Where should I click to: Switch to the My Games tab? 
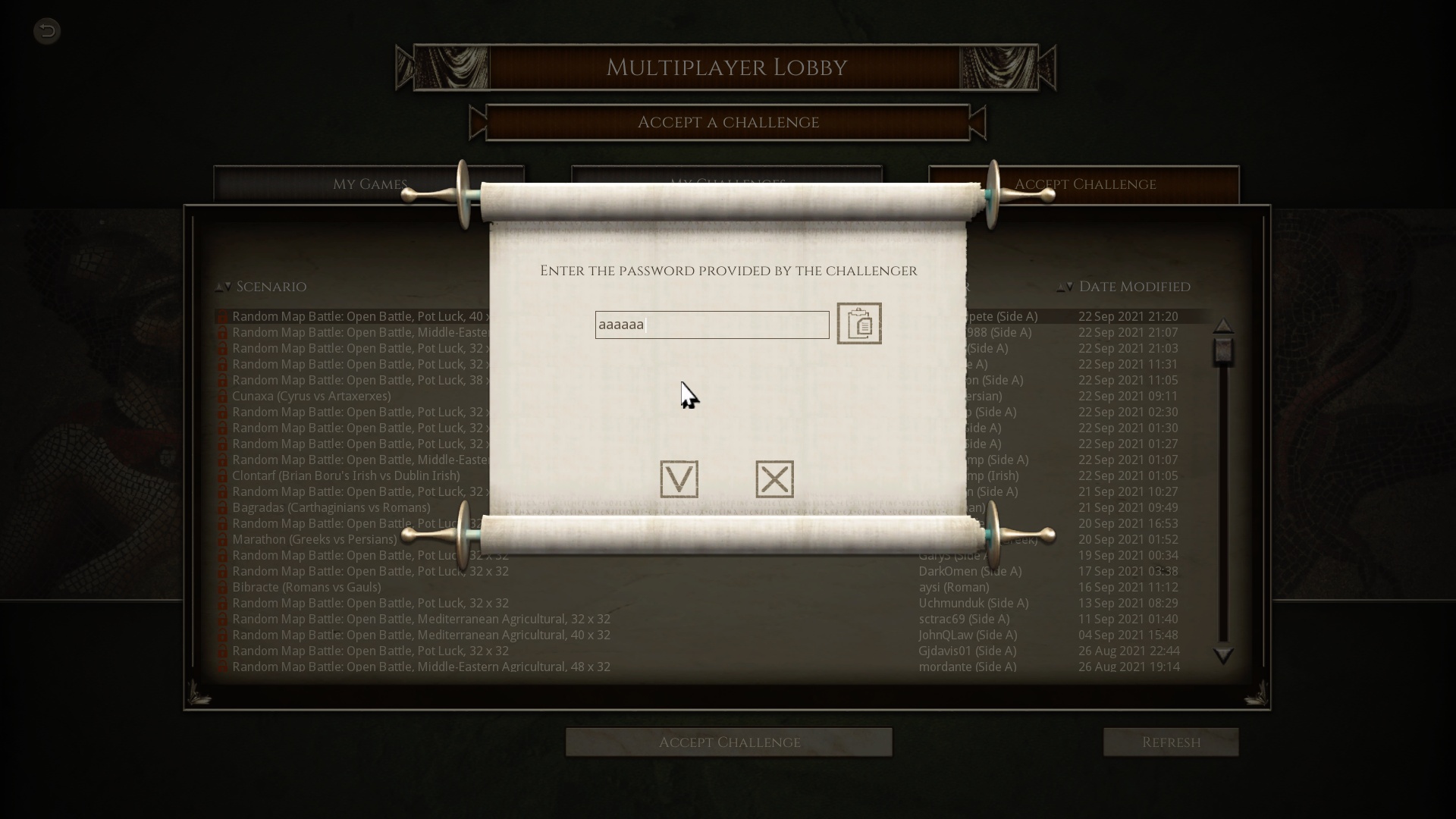point(369,184)
